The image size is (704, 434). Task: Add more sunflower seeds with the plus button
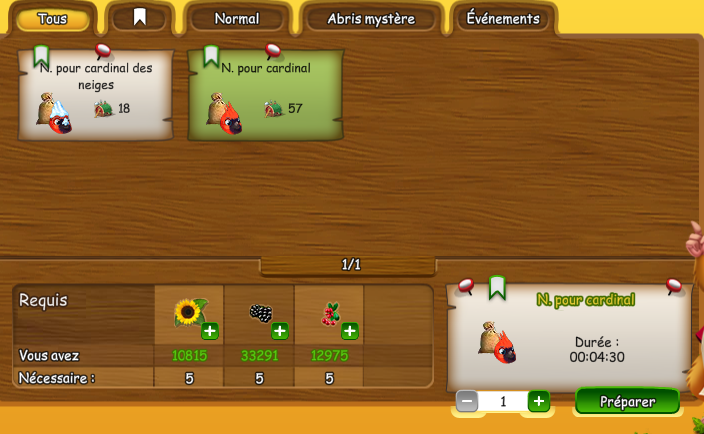210,331
